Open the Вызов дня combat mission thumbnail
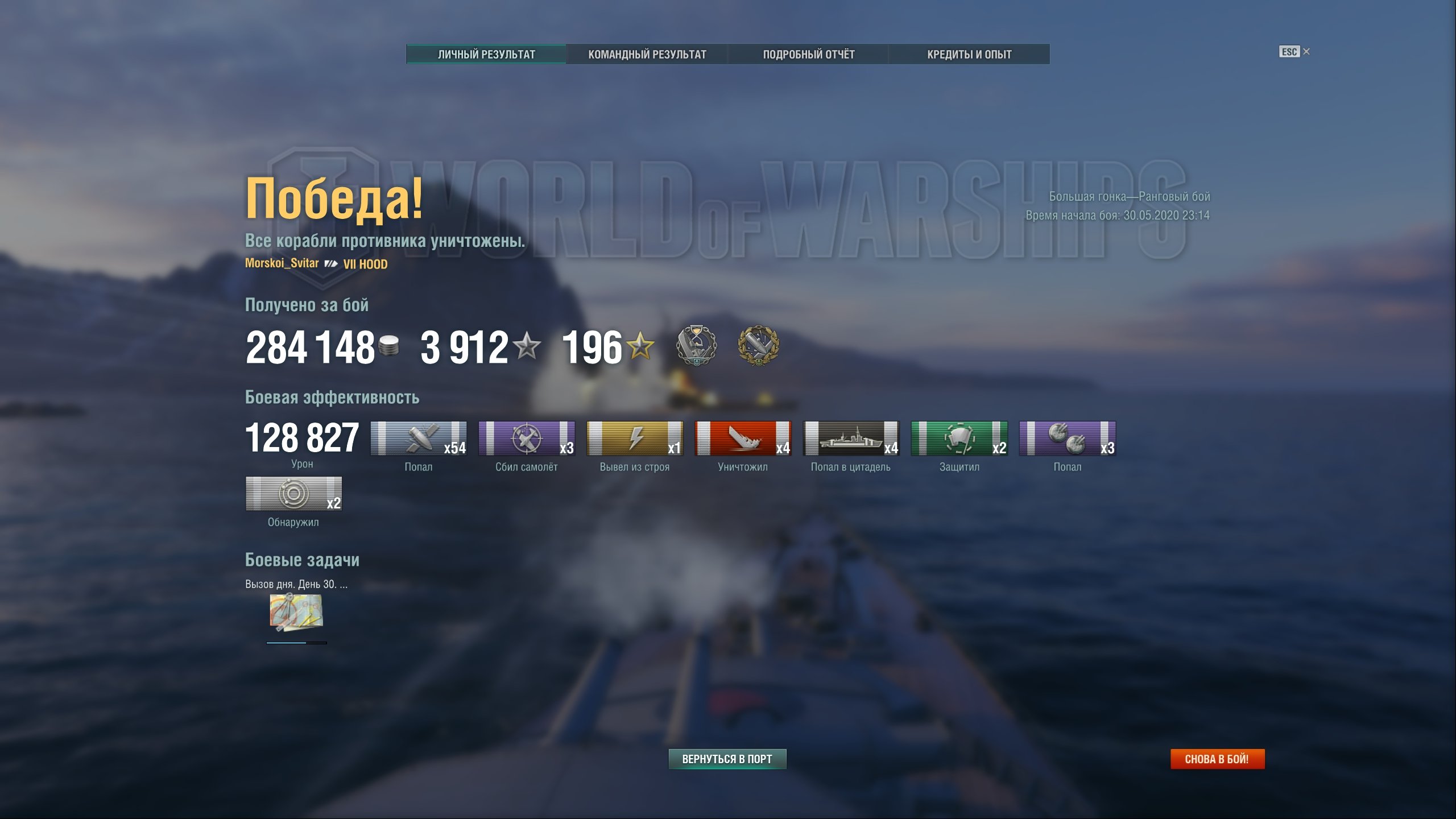Viewport: 1456px width, 819px height. (x=296, y=613)
